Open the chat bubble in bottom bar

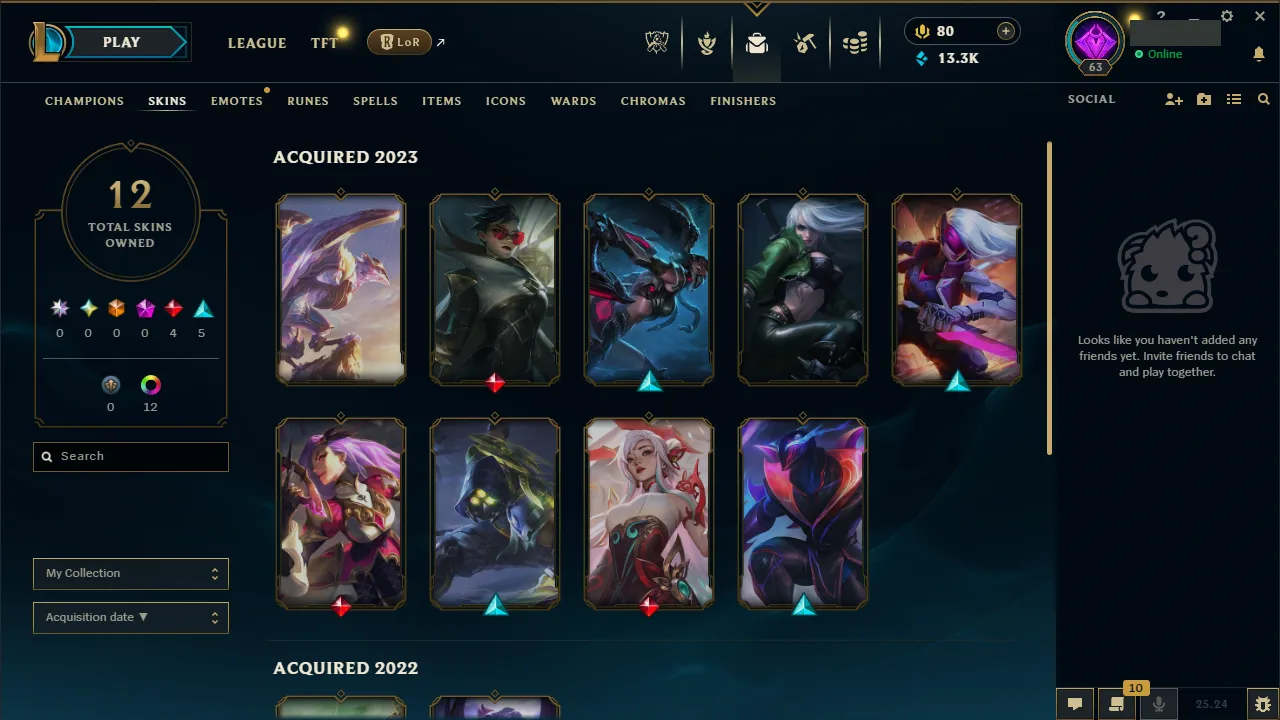pyautogui.click(x=1074, y=703)
